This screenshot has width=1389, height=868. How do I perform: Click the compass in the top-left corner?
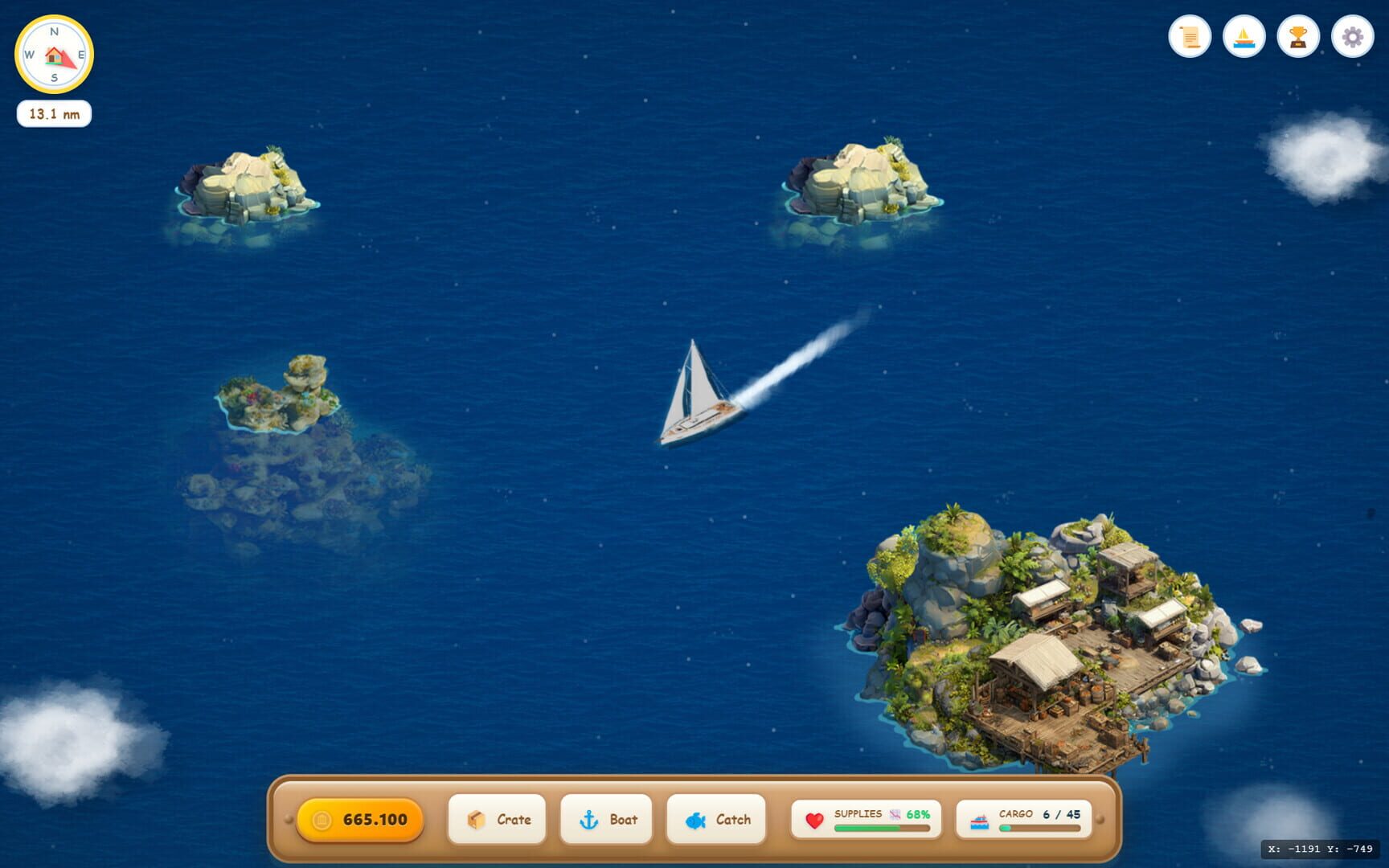coord(55,54)
